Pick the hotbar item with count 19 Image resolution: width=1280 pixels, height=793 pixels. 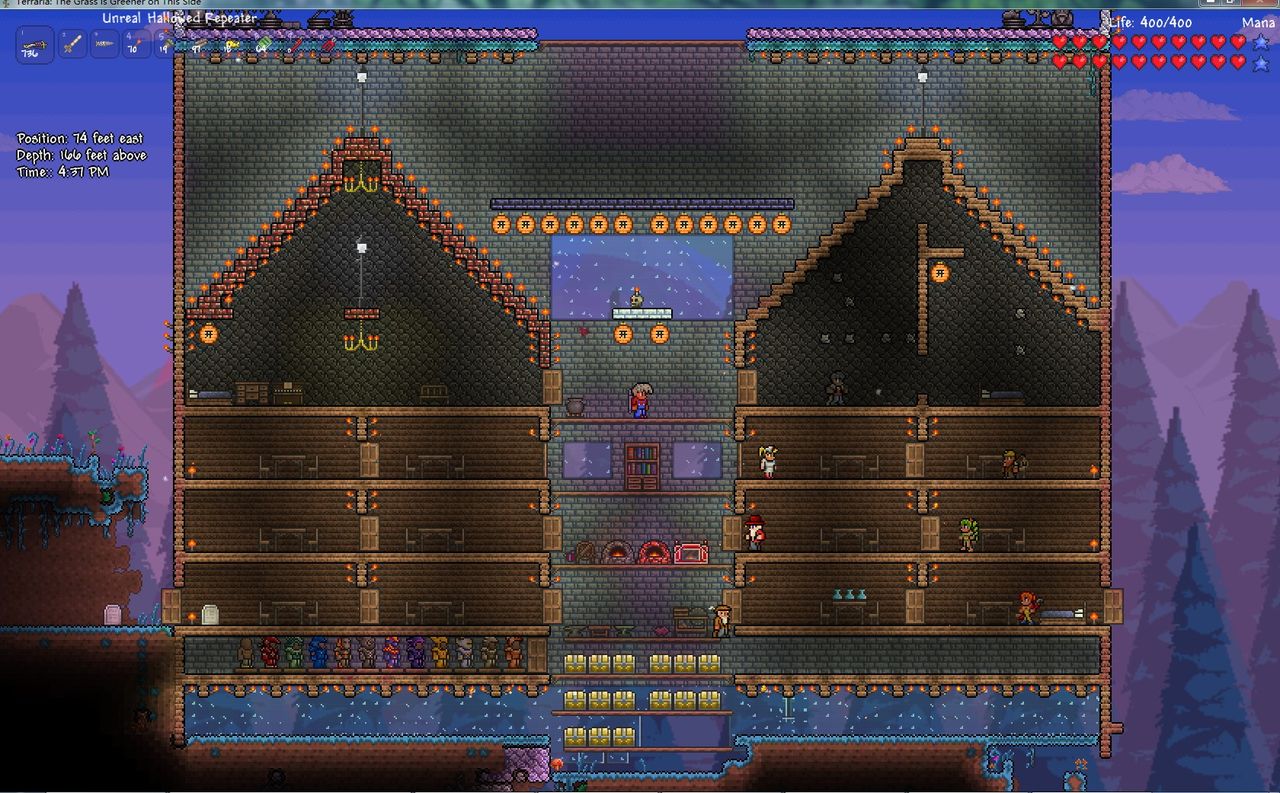pyautogui.click(x=167, y=44)
